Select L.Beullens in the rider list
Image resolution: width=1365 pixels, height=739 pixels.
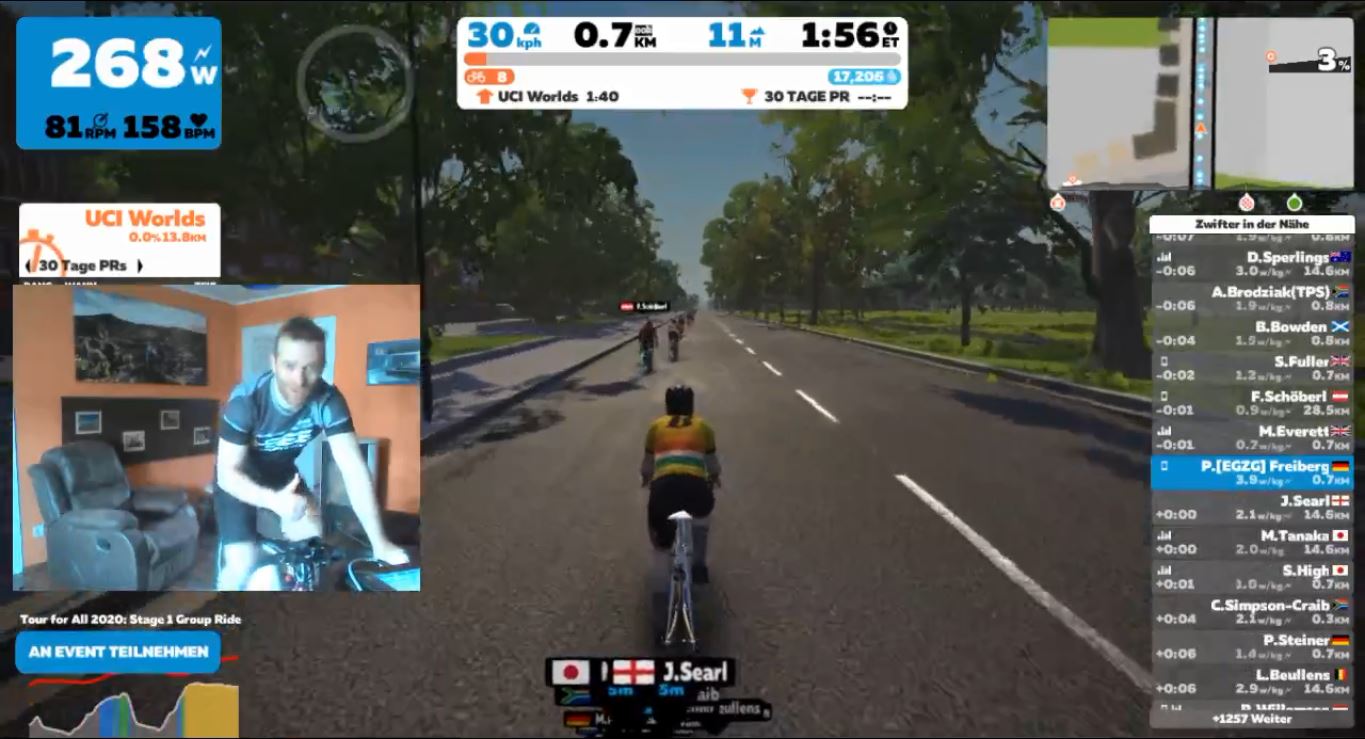click(x=1252, y=681)
